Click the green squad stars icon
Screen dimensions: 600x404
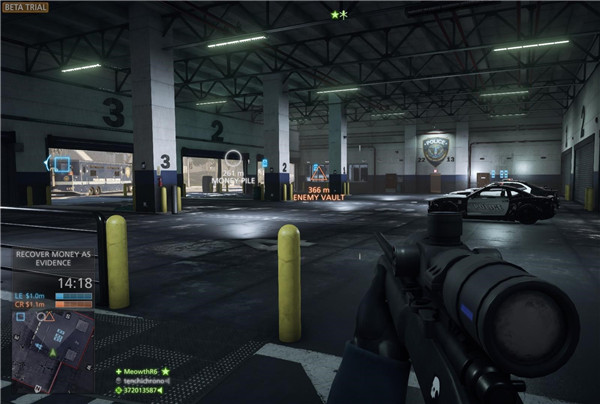(x=337, y=15)
